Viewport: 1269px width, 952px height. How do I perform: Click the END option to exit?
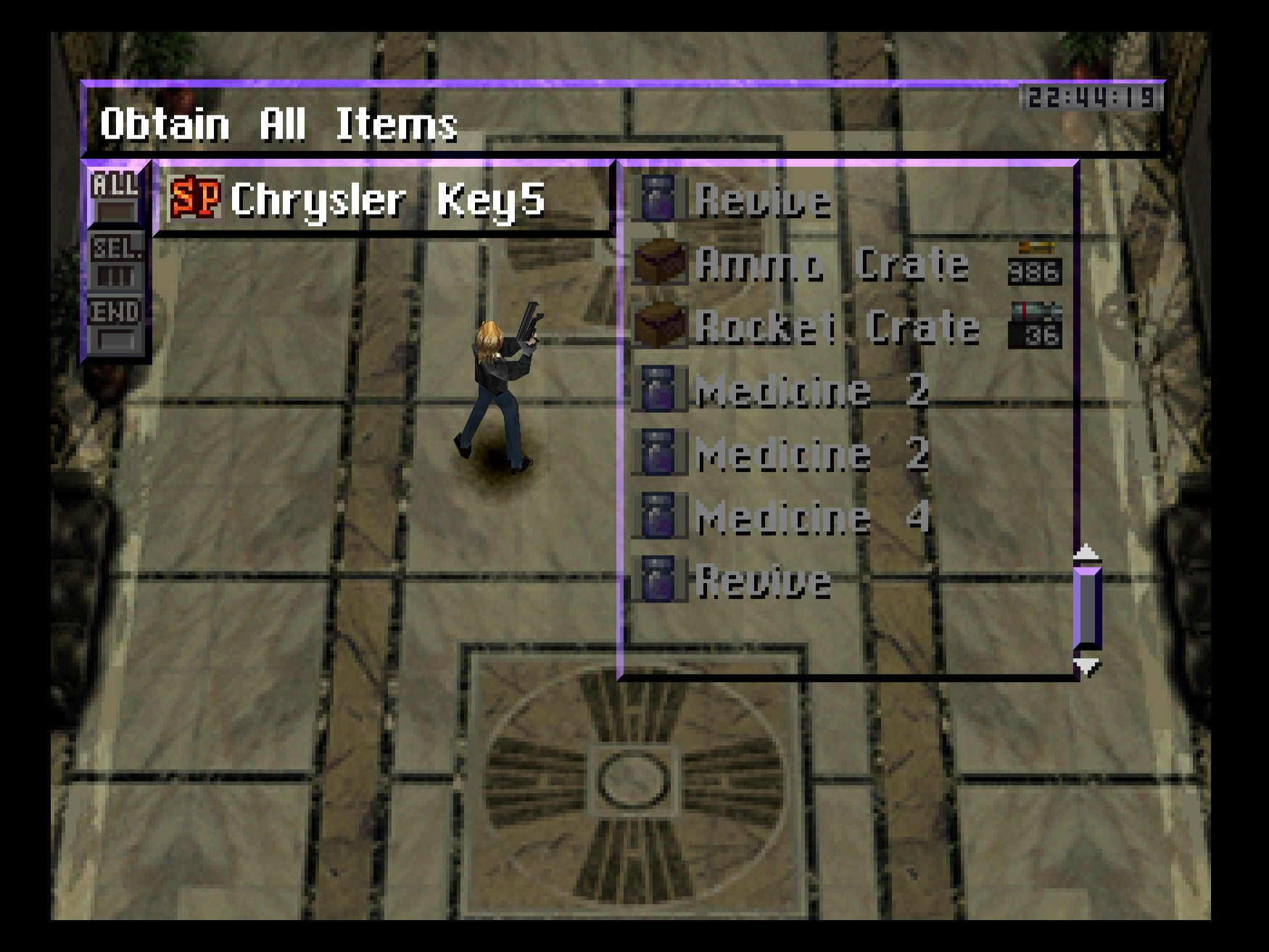115,324
